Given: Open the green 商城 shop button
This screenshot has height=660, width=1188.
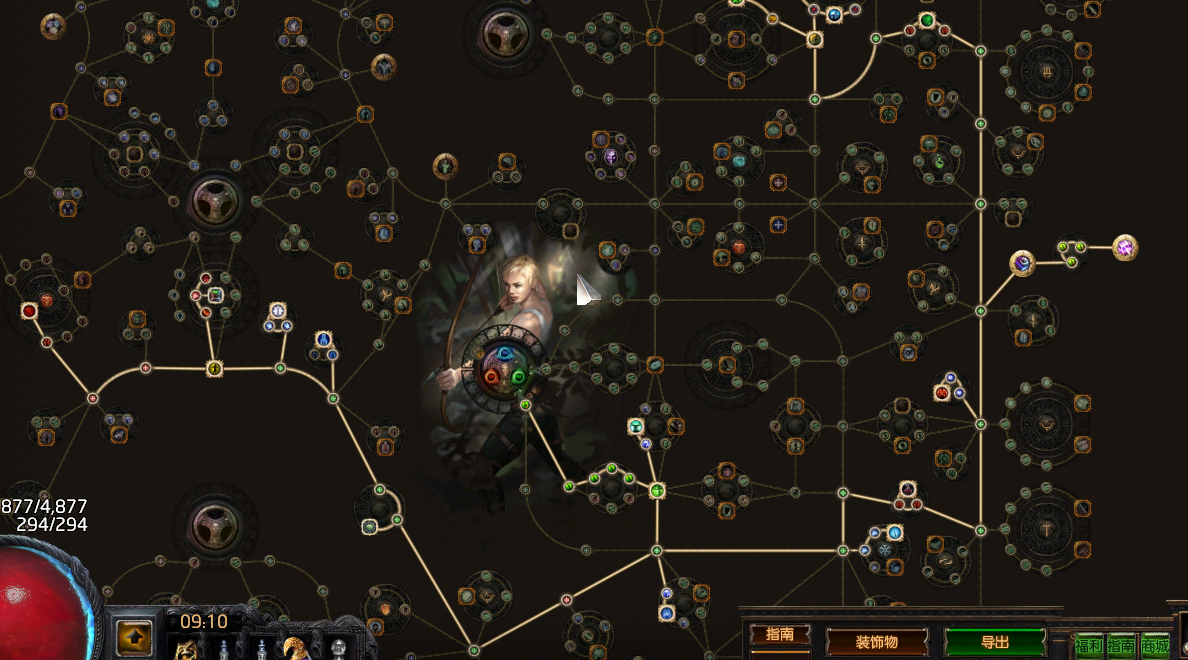Looking at the screenshot, I should tap(1155, 645).
